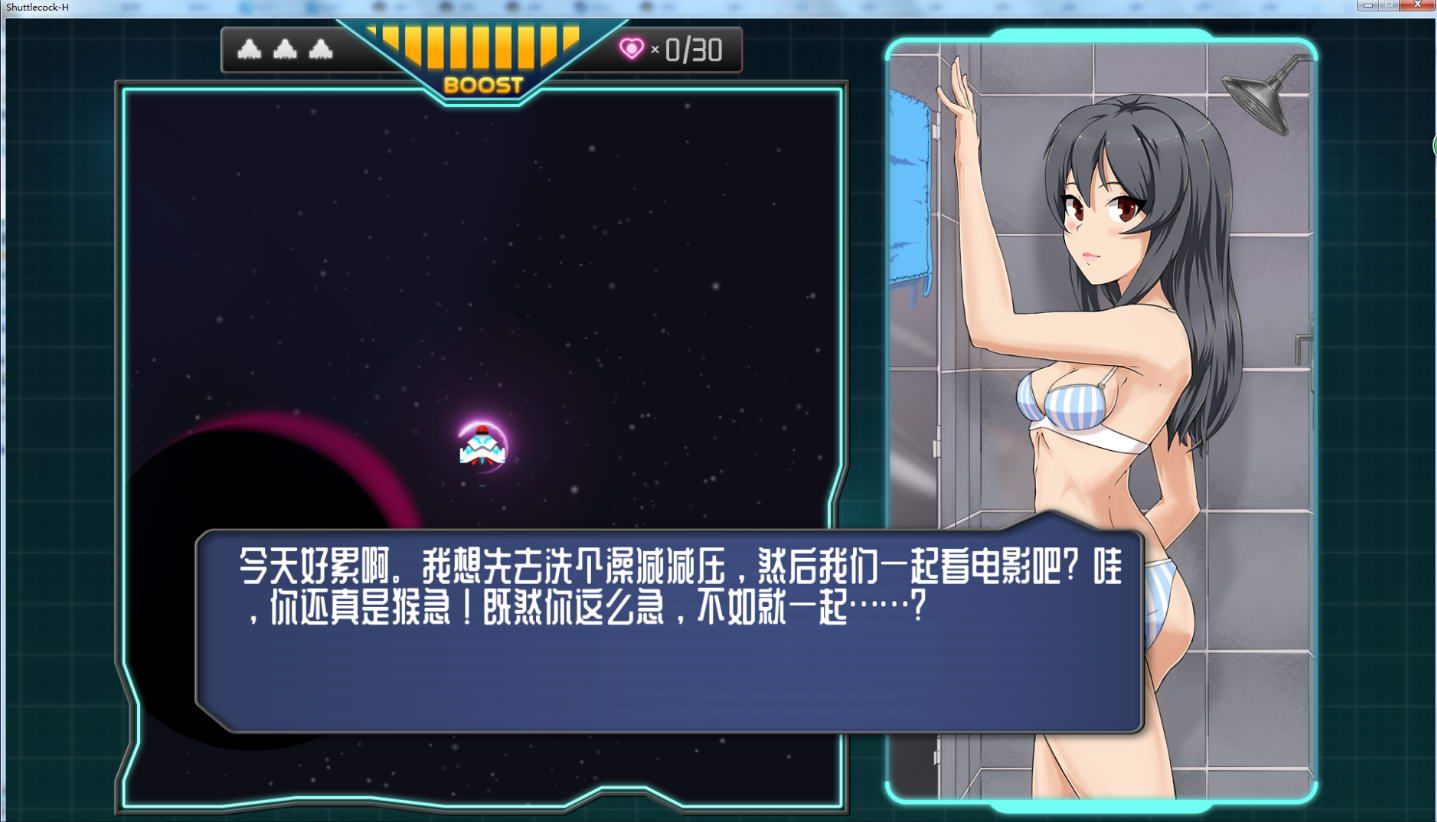Click the 0/30 heart progress counter
The width and height of the screenshot is (1437, 822).
point(690,48)
